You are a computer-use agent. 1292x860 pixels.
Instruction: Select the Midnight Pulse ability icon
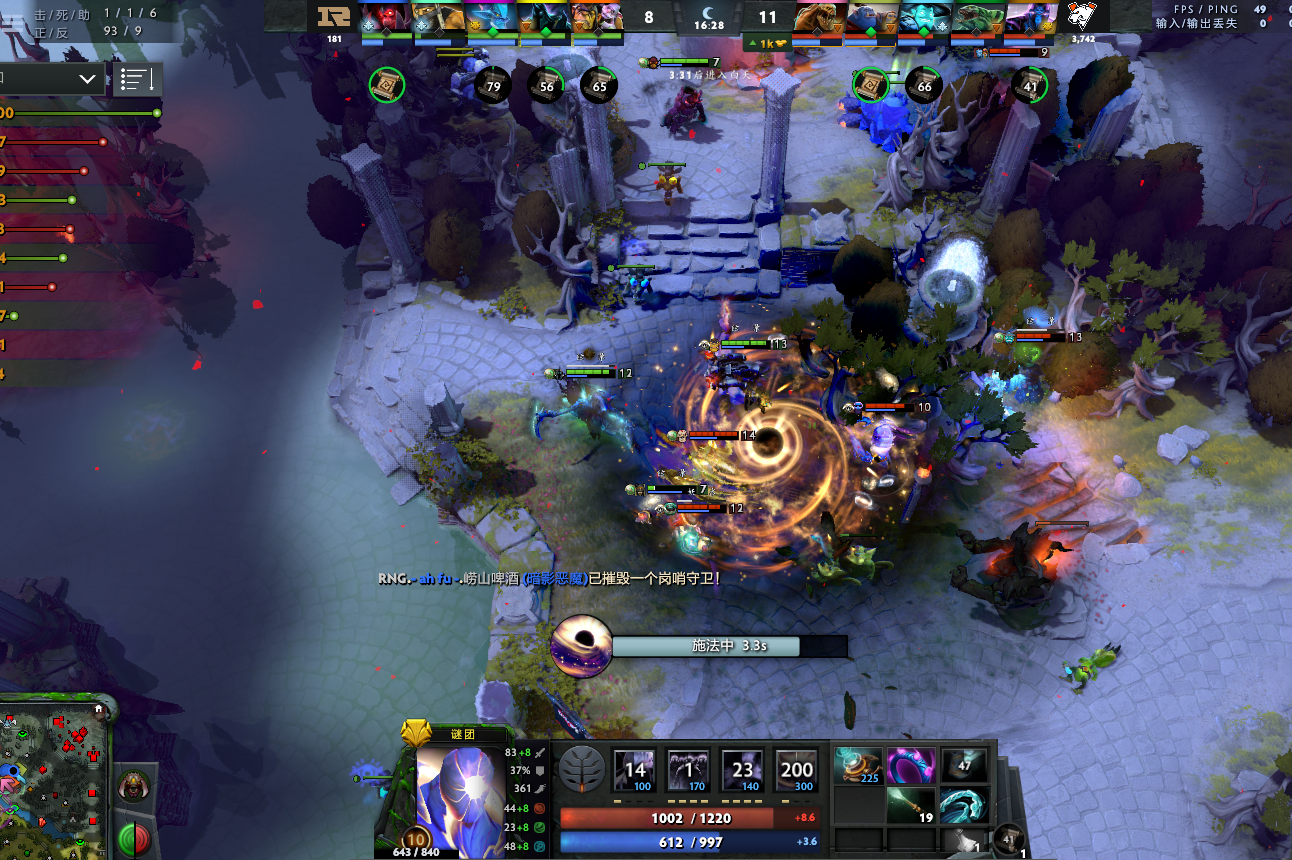pos(743,771)
